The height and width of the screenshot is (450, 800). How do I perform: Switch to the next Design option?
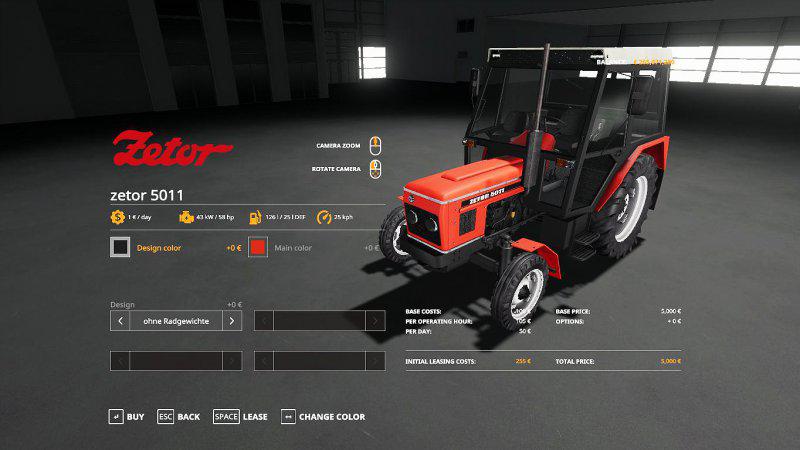231,321
